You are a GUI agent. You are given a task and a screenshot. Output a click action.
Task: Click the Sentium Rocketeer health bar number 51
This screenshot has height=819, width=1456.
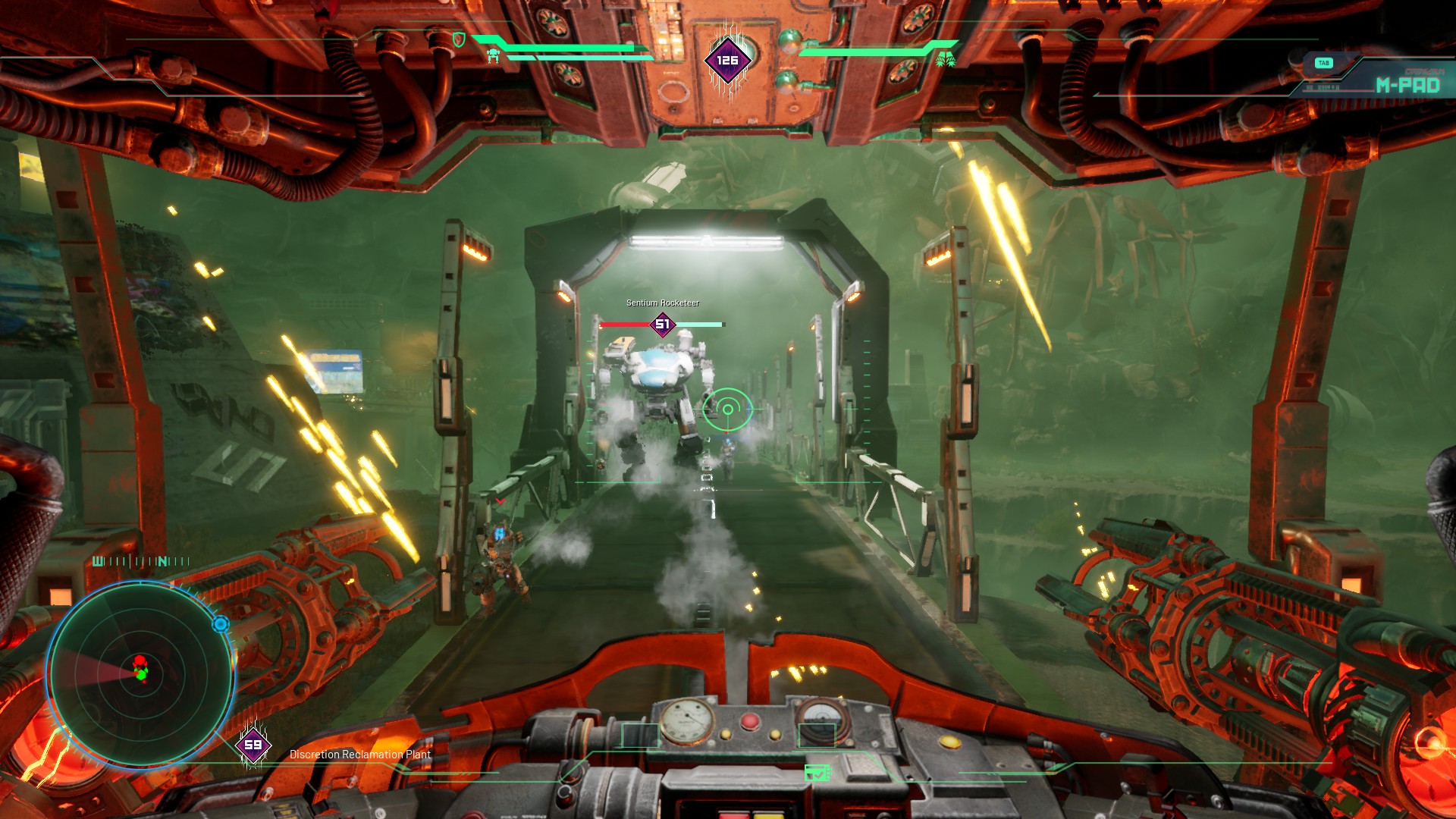tap(662, 322)
